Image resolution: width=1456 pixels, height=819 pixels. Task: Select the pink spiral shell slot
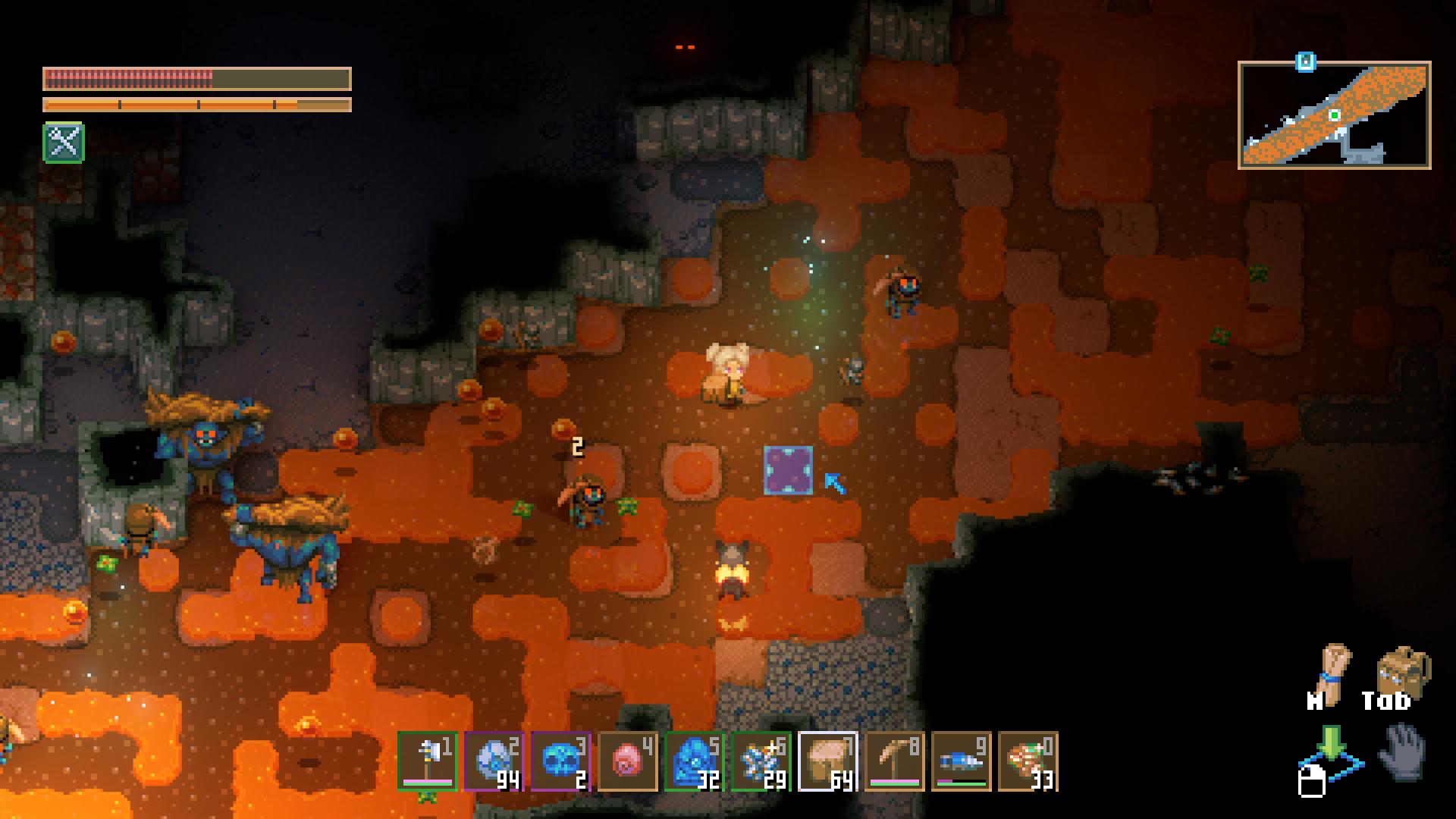pyautogui.click(x=627, y=761)
